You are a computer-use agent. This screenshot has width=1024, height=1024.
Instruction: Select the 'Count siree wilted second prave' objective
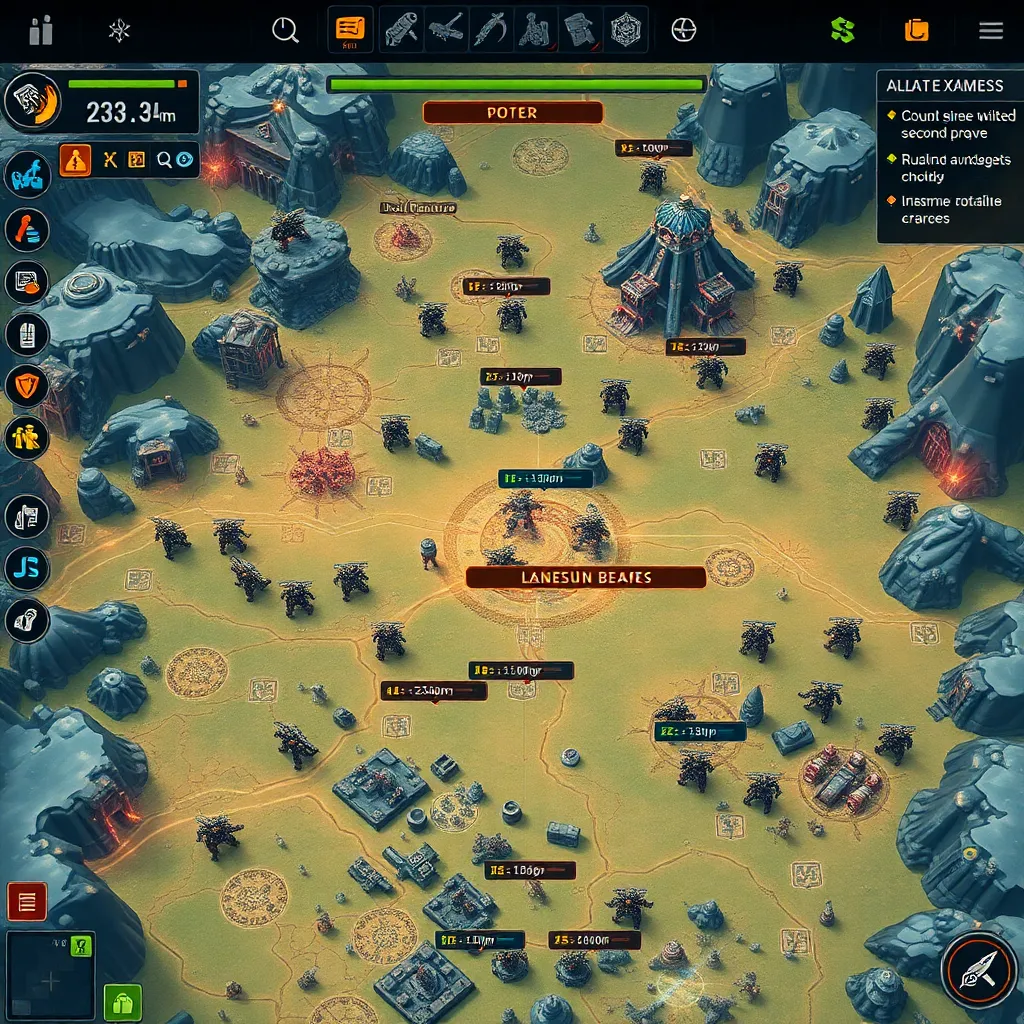957,124
